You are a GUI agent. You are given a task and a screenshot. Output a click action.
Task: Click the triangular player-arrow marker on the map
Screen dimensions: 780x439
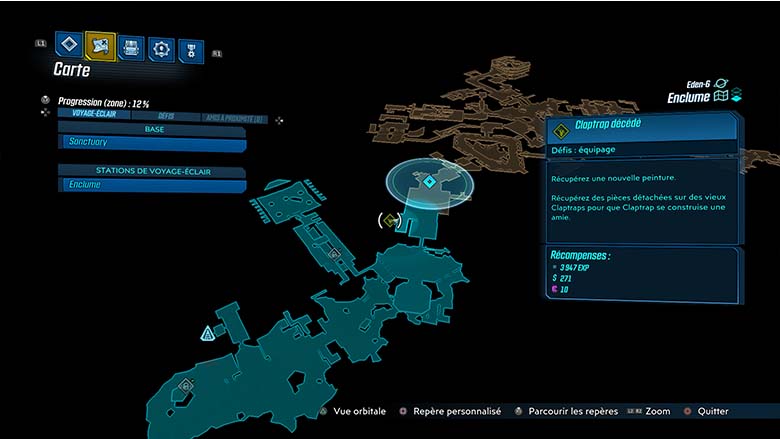click(x=208, y=333)
